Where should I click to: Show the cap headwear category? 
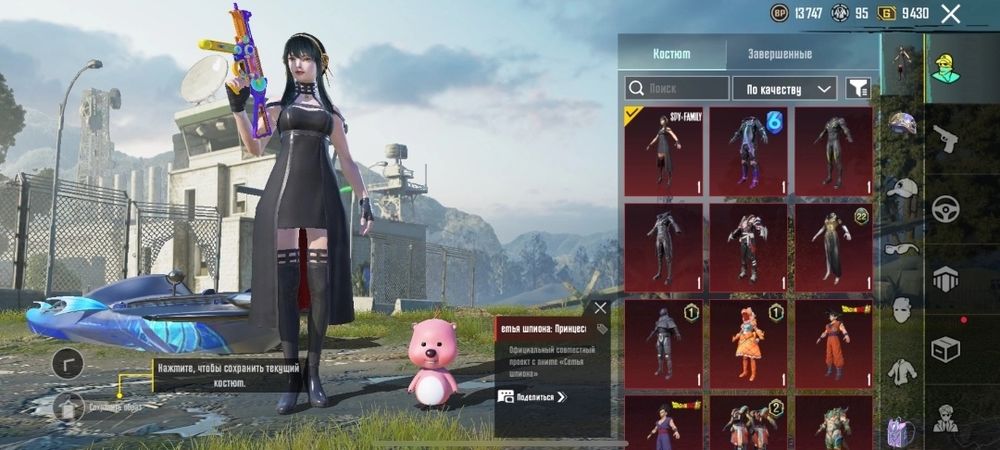point(903,187)
